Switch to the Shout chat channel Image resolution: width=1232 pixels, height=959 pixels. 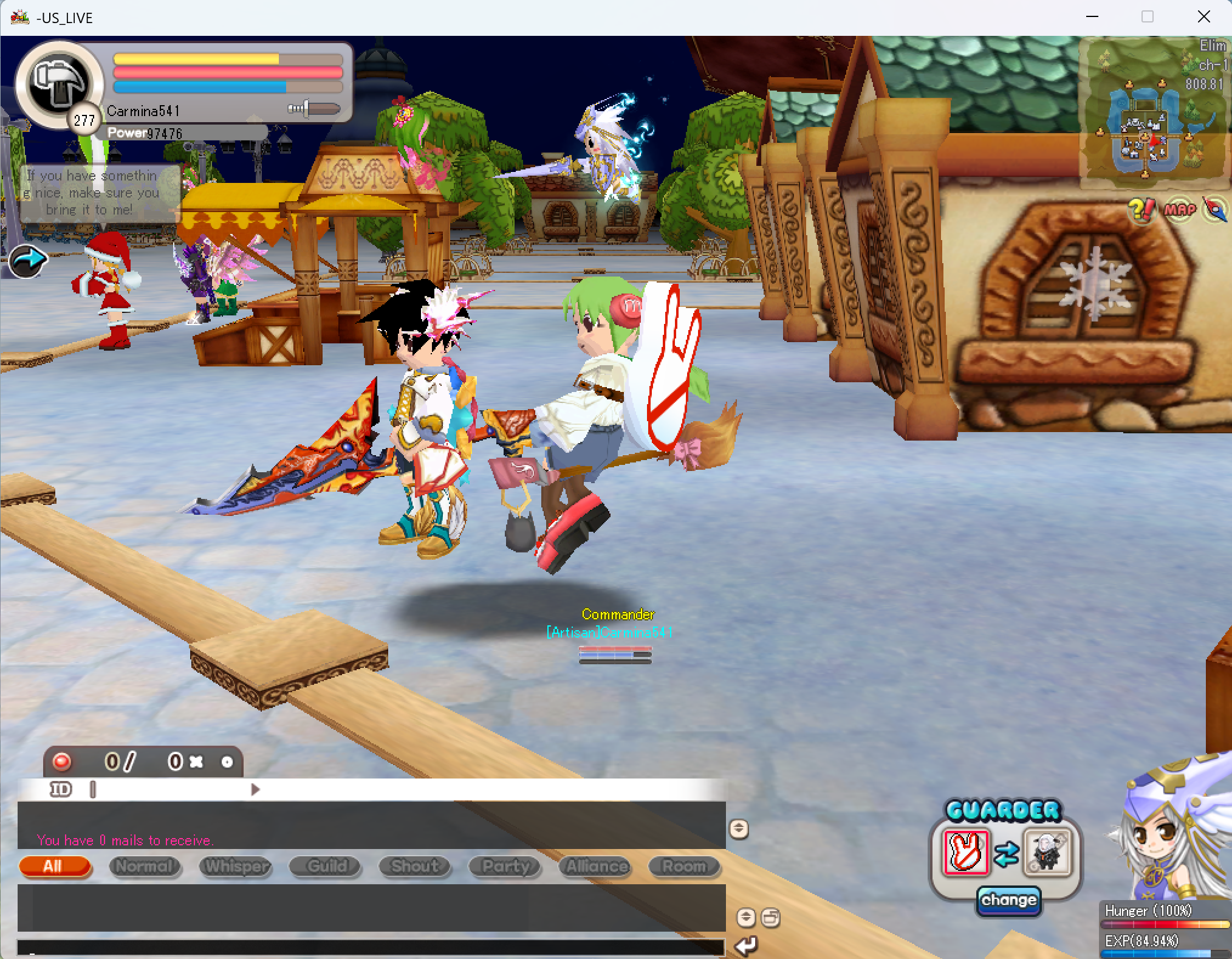coord(415,866)
